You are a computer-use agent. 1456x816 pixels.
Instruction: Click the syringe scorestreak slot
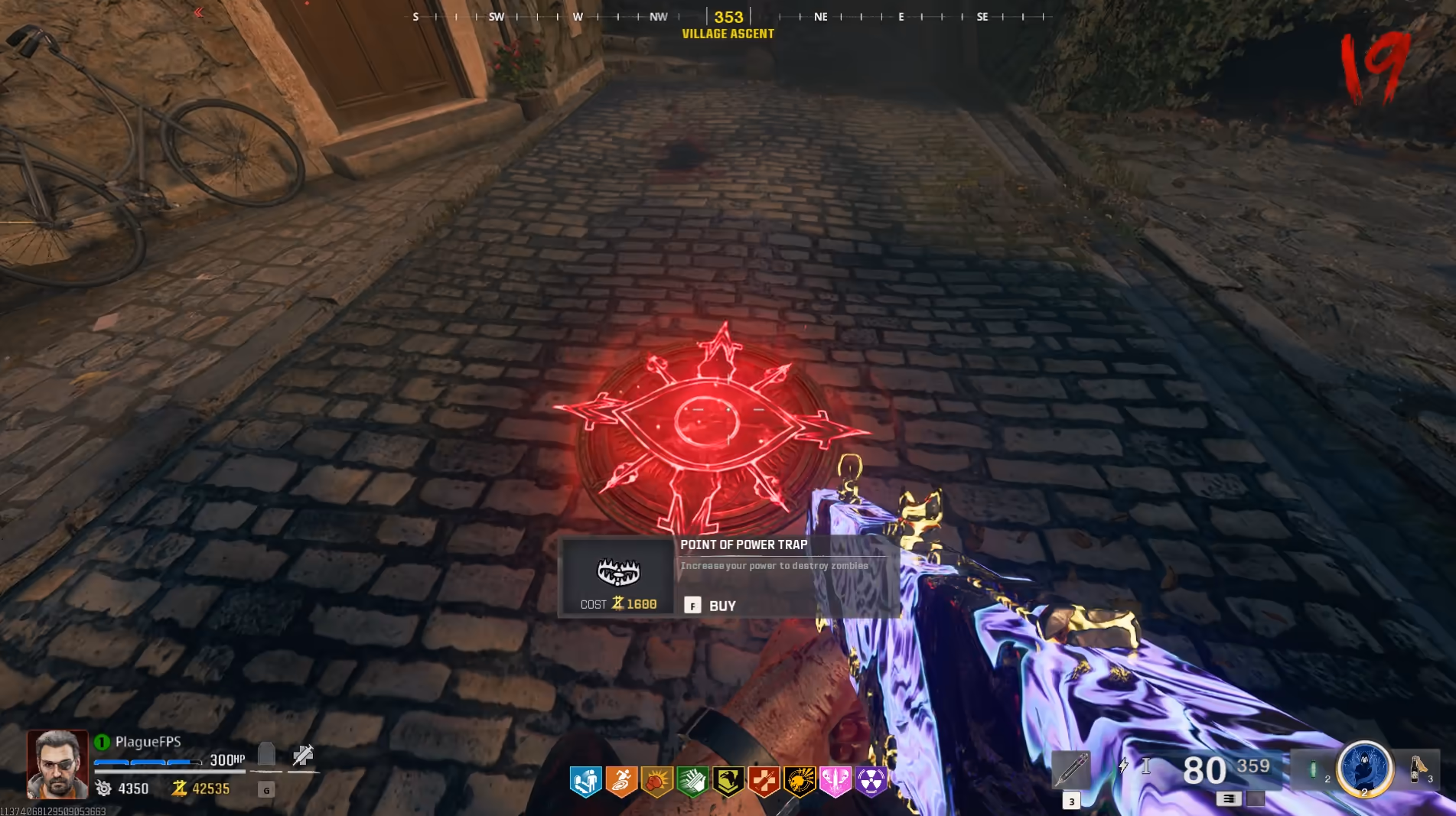click(1070, 769)
